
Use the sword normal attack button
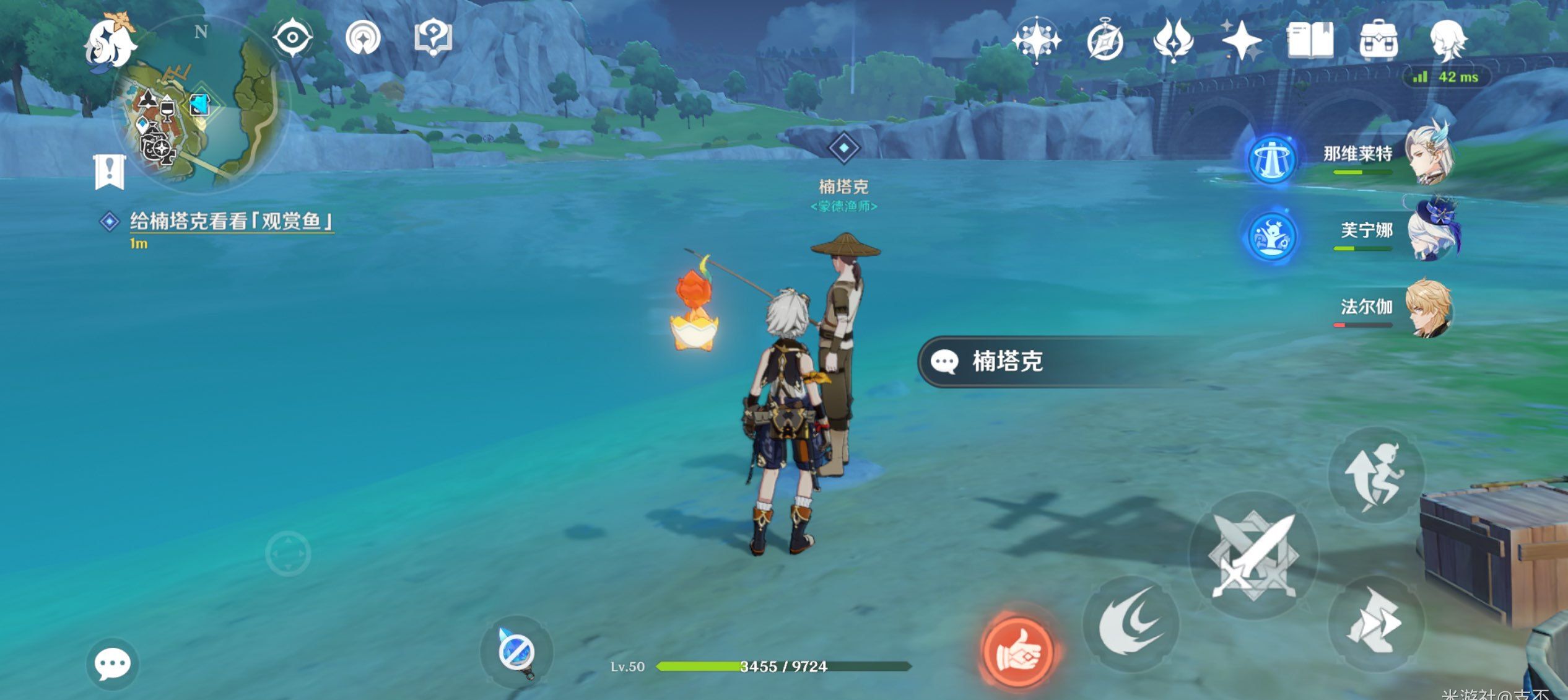[1253, 556]
